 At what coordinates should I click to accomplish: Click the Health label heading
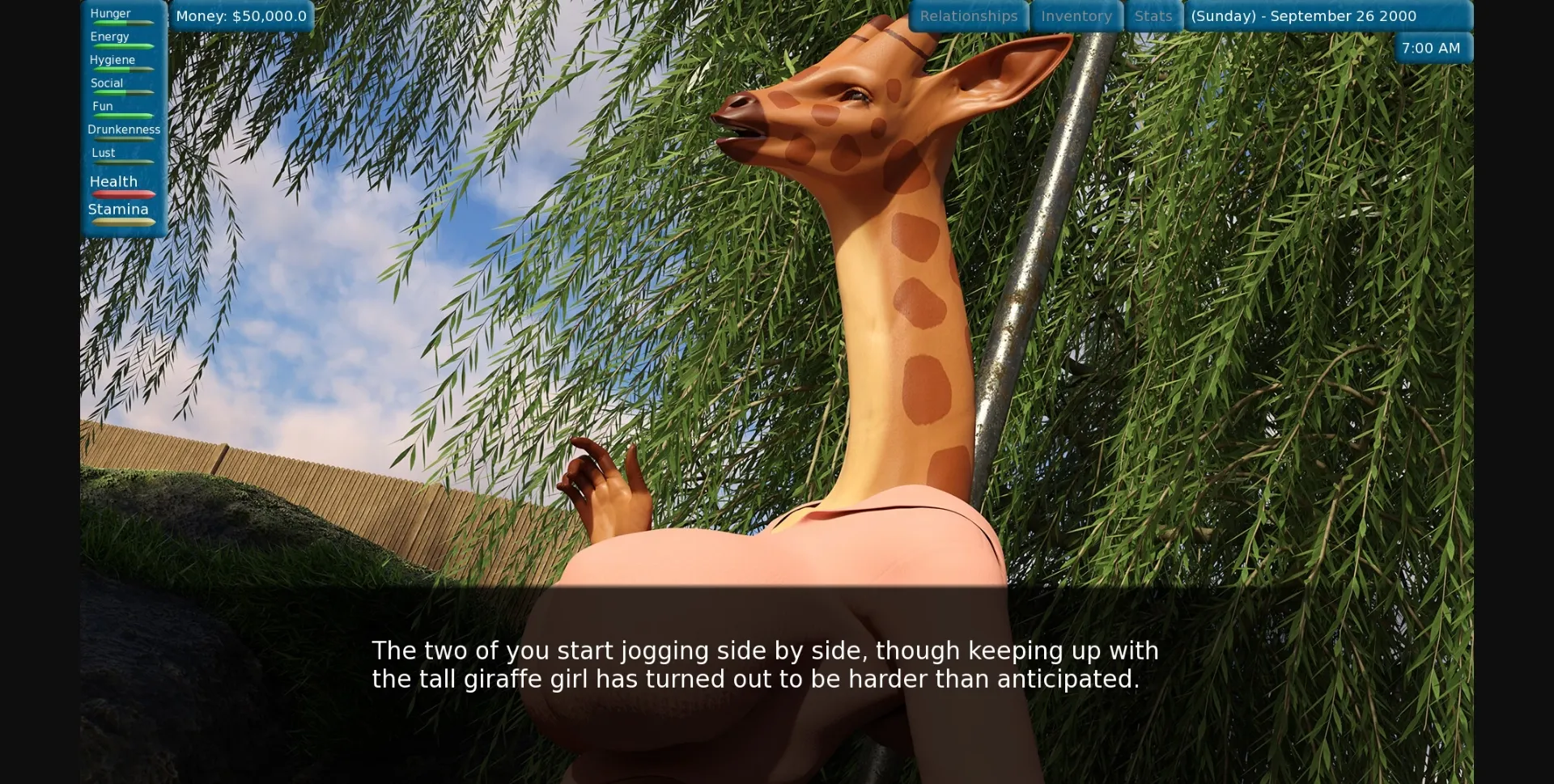113,181
